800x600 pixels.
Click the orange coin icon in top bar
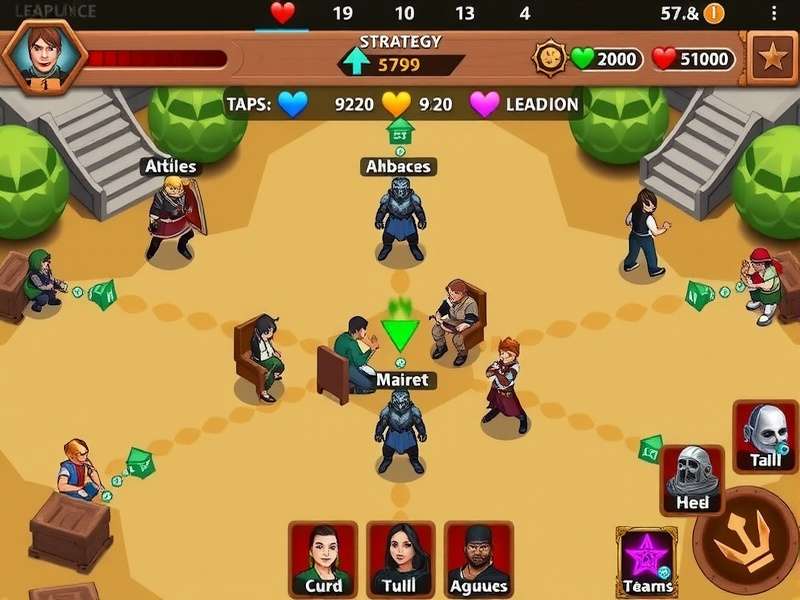(713, 13)
